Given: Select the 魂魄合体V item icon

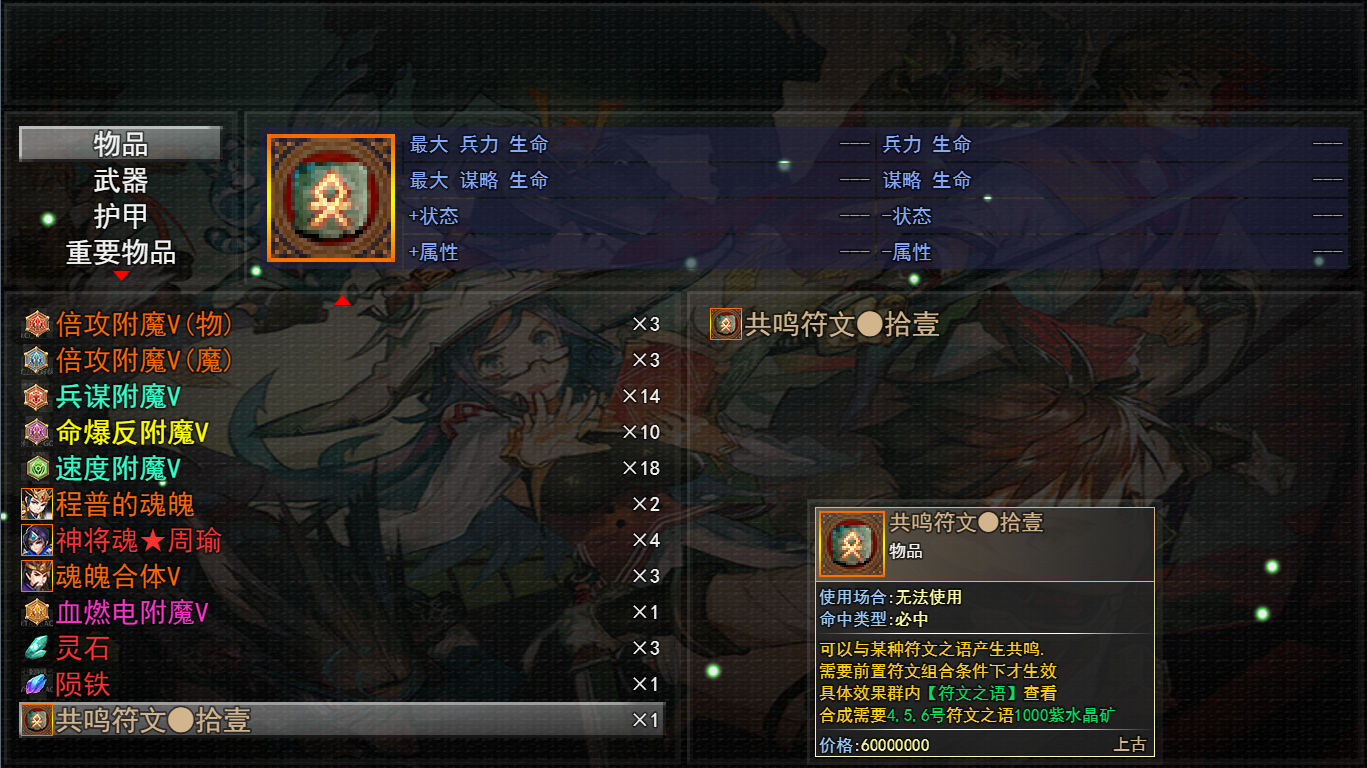Looking at the screenshot, I should click(37, 576).
